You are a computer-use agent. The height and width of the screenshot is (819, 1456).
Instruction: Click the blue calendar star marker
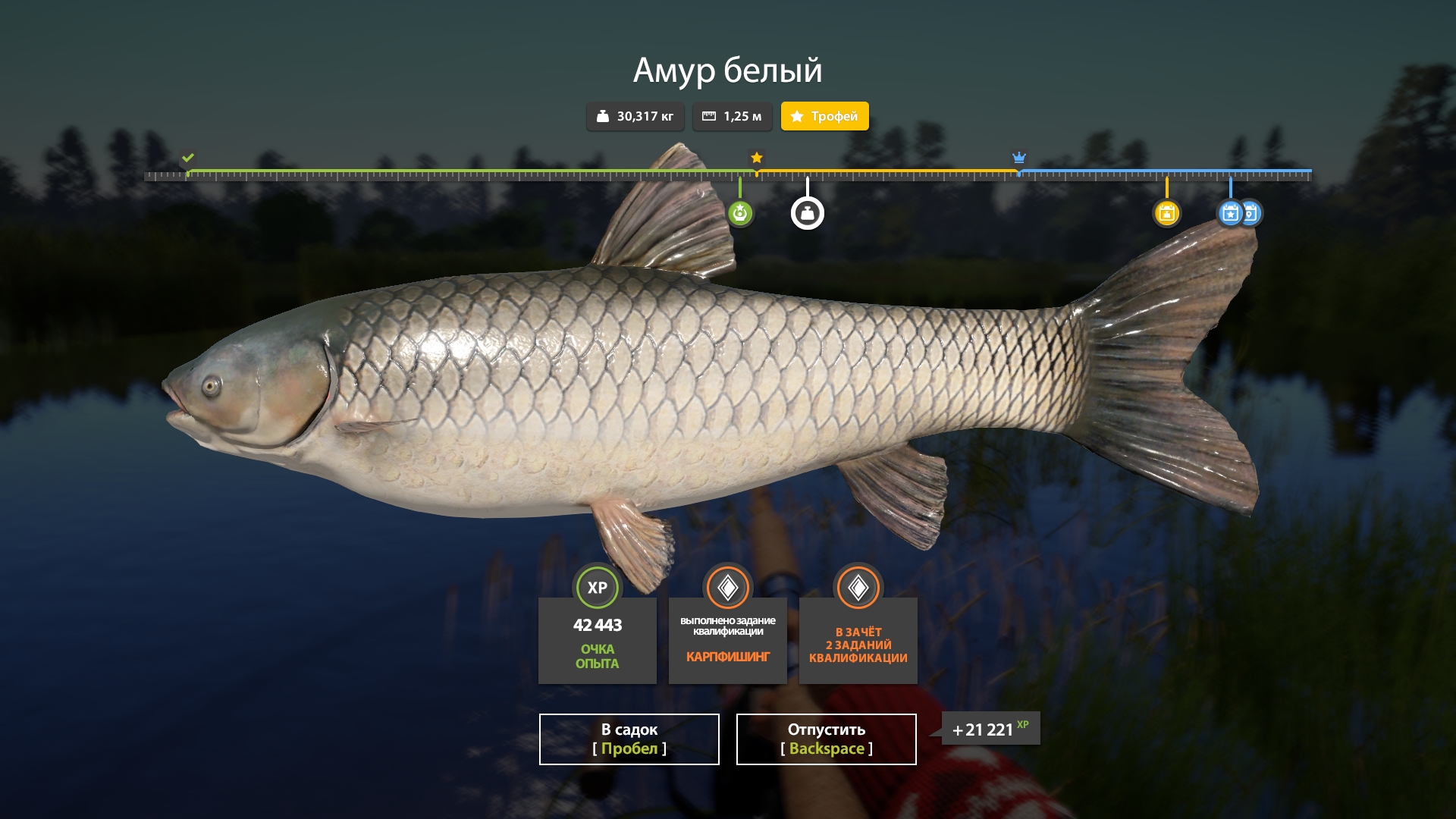tap(1229, 213)
